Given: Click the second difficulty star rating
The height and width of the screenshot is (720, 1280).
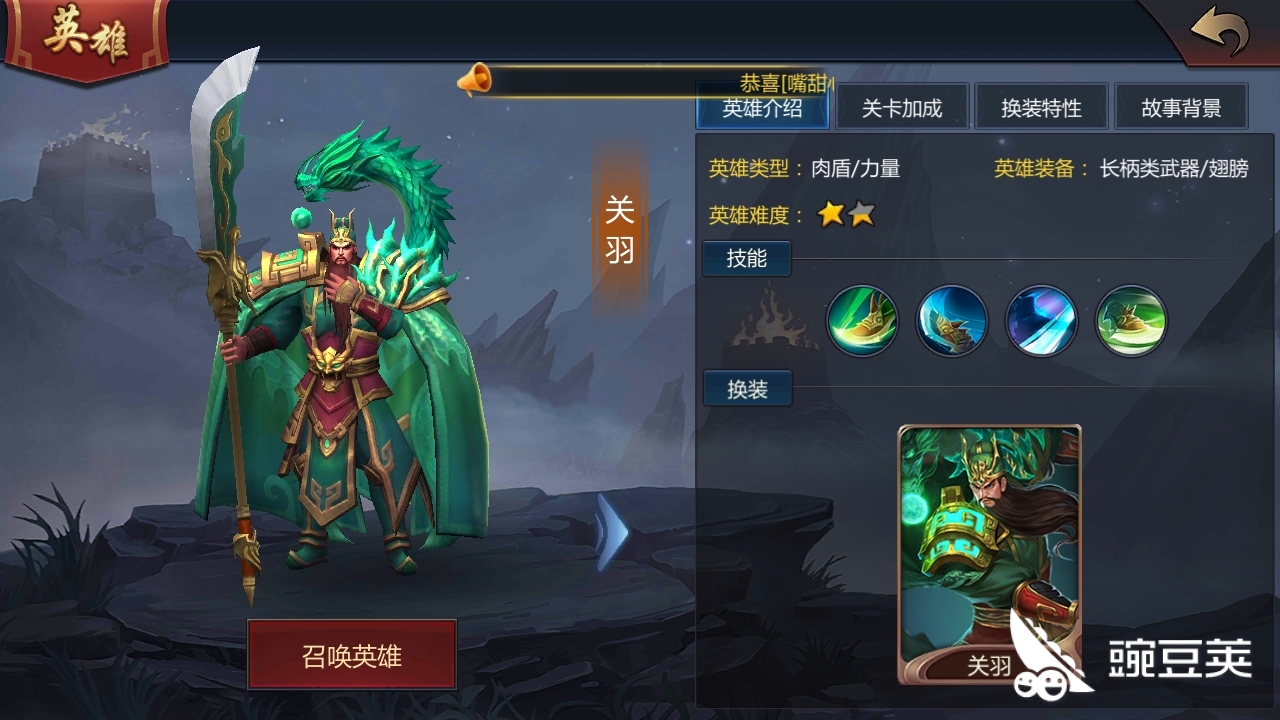Looking at the screenshot, I should click(862, 214).
